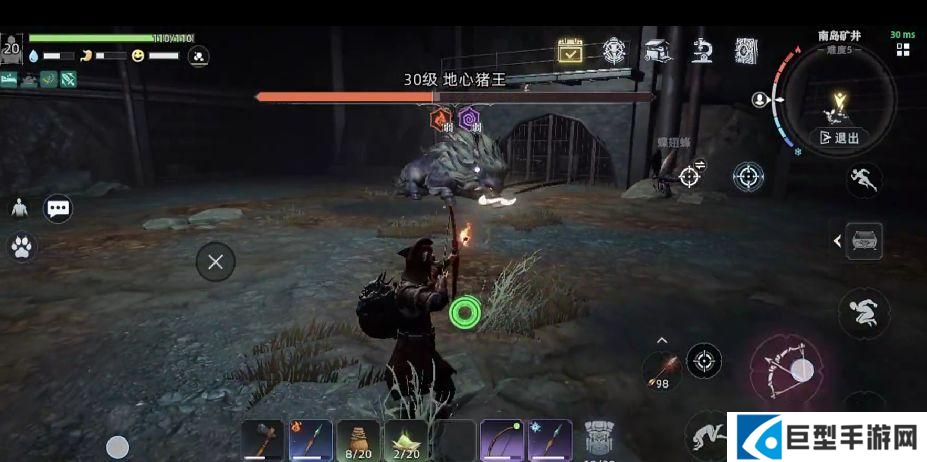The image size is (927, 462).
Task: Open the market cart shop icon
Action: (x=657, y=50)
